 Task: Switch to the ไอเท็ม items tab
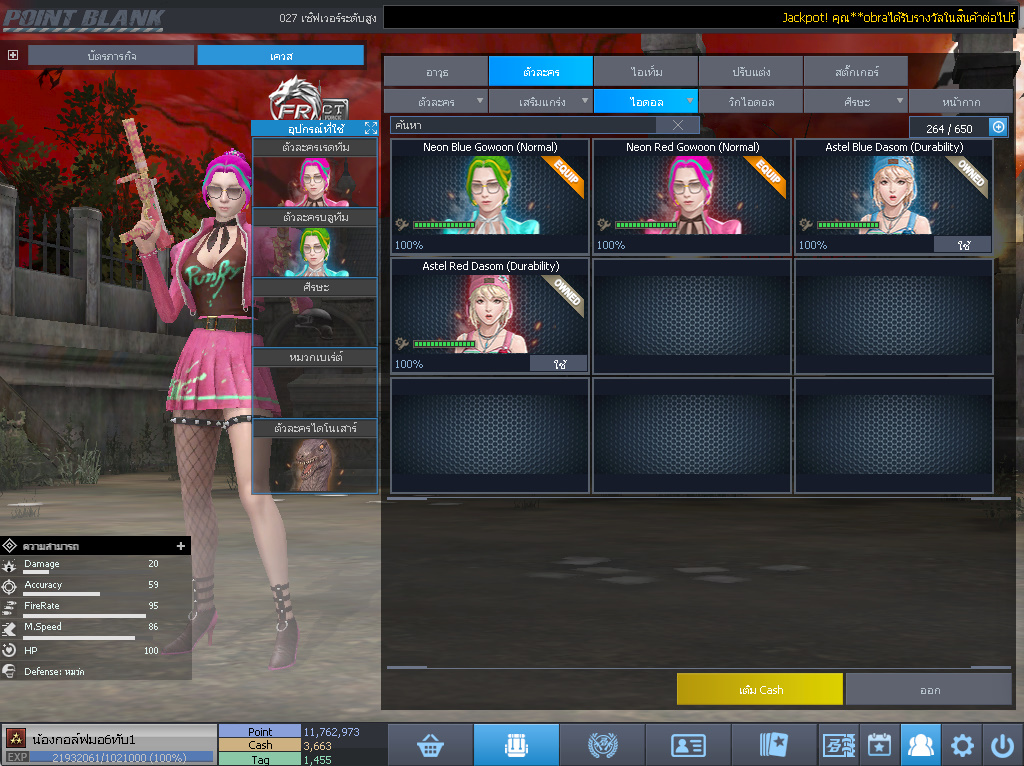646,71
